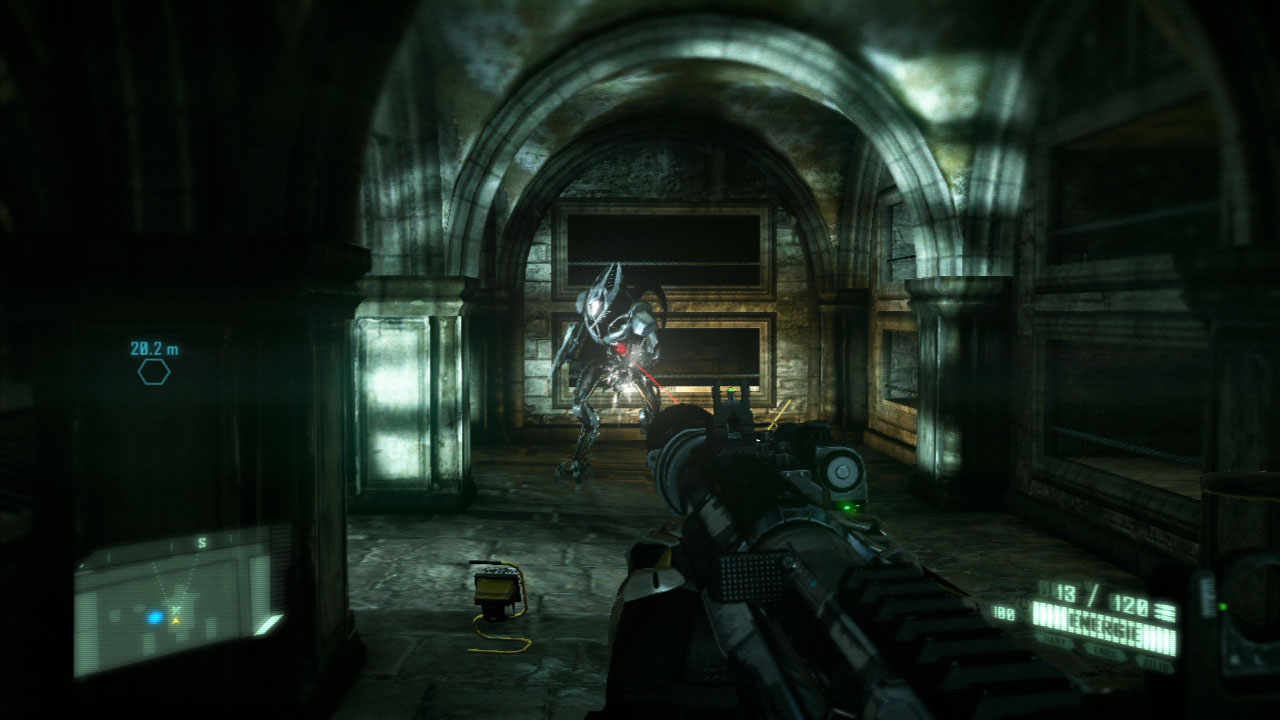Select the hexagon objective waypoint marker
The image size is (1280, 720).
pyautogui.click(x=154, y=372)
